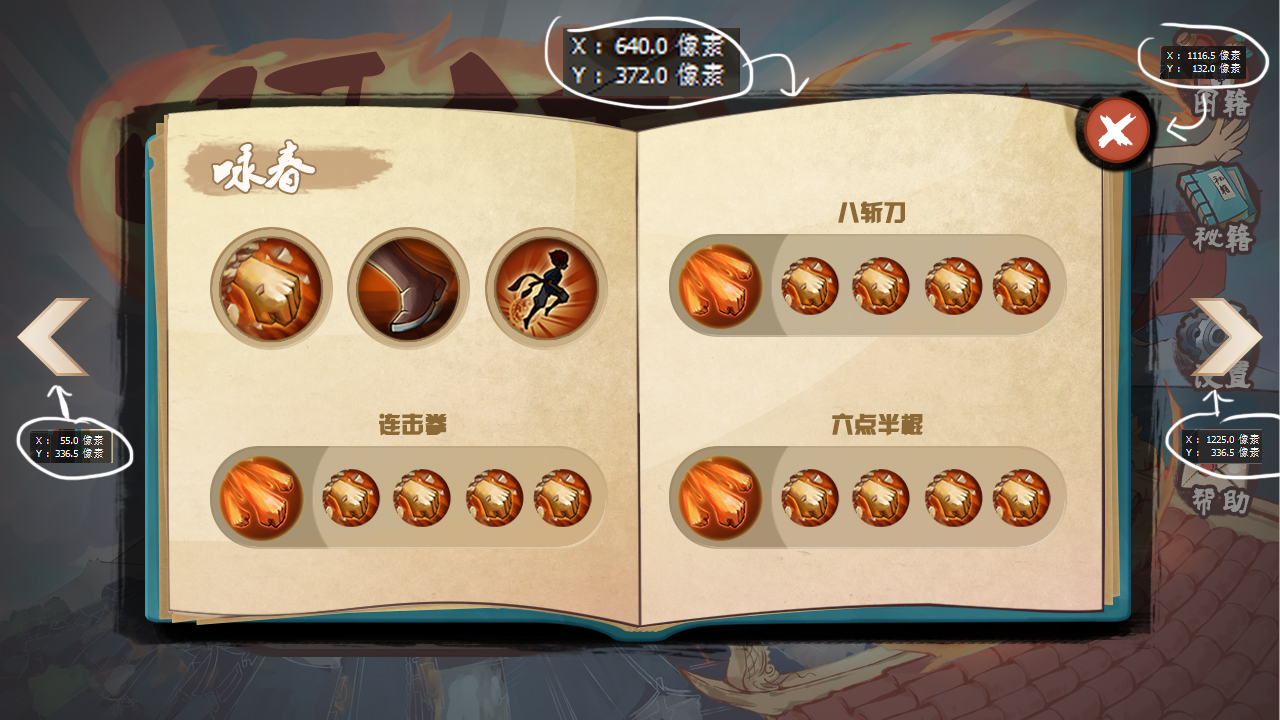
Task: Select the fist punch skill icon
Action: click(x=271, y=288)
